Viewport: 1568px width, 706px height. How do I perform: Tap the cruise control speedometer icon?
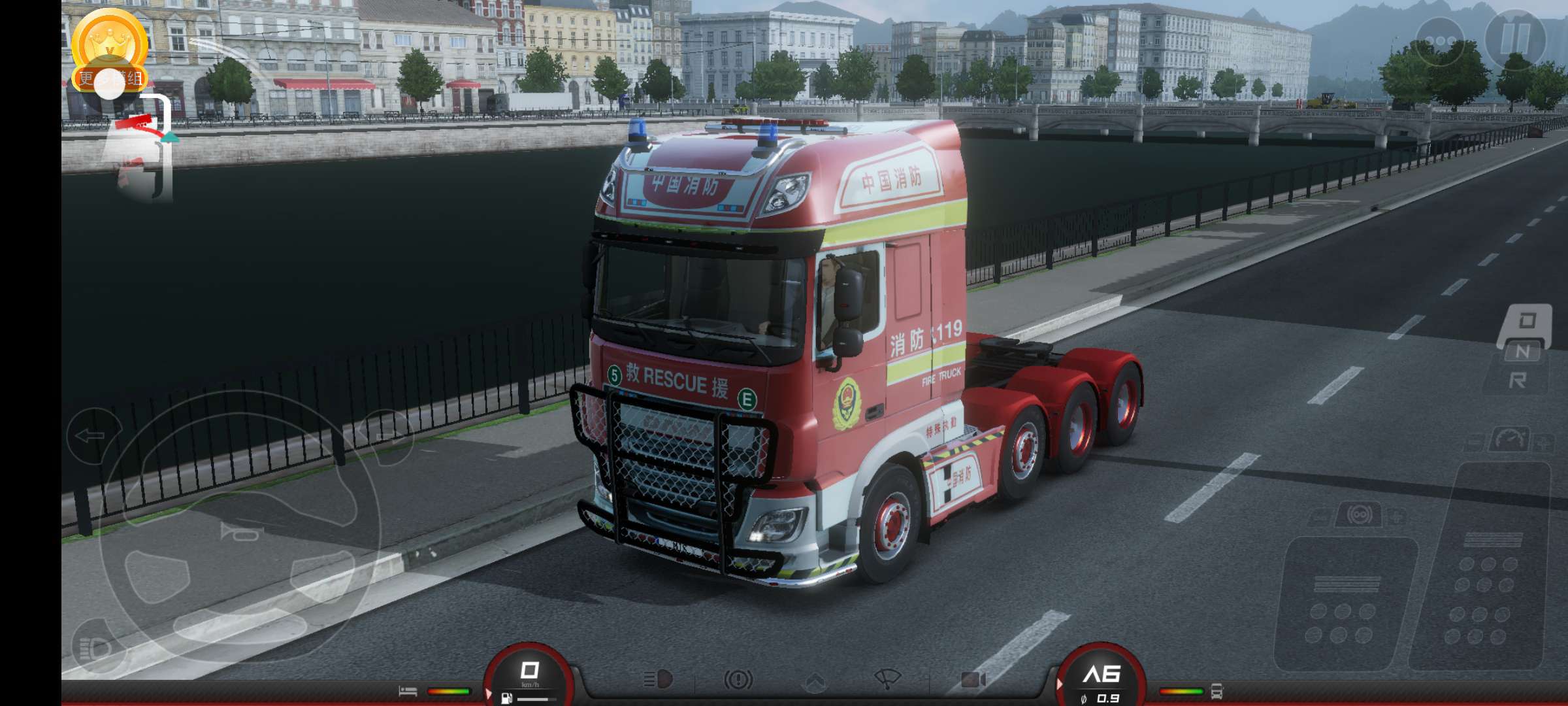(1510, 440)
